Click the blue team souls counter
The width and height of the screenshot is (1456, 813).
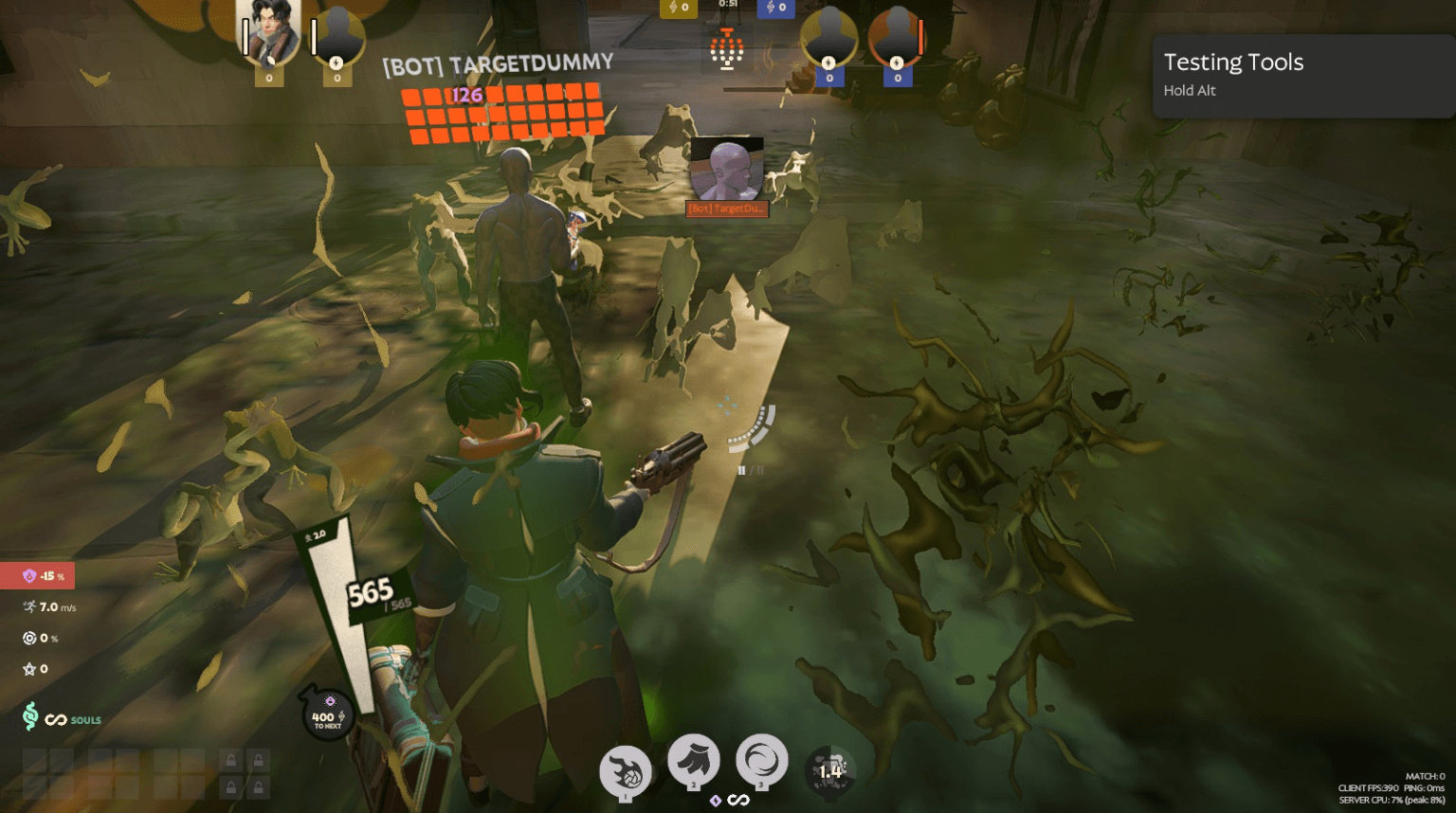pyautogui.click(x=777, y=8)
